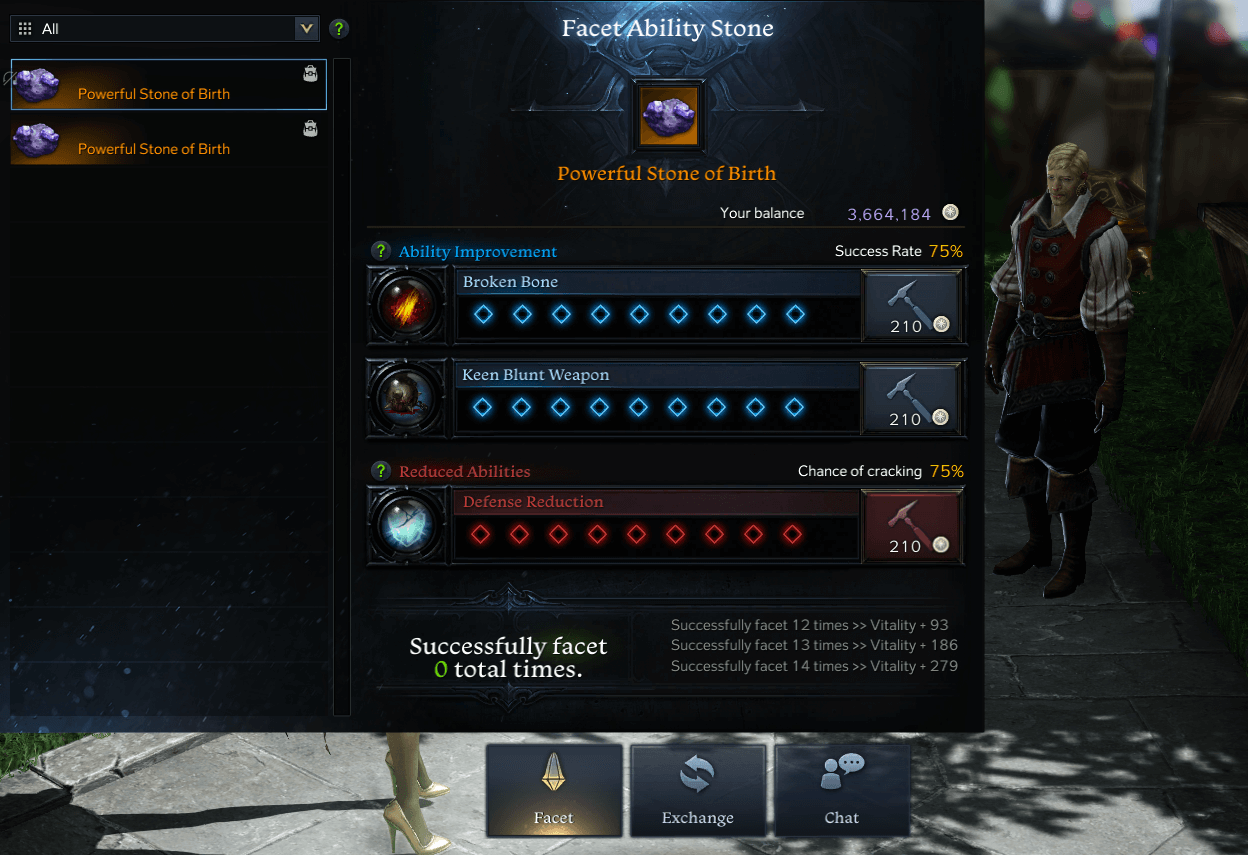Click the green help icon beside the filter

339,29
